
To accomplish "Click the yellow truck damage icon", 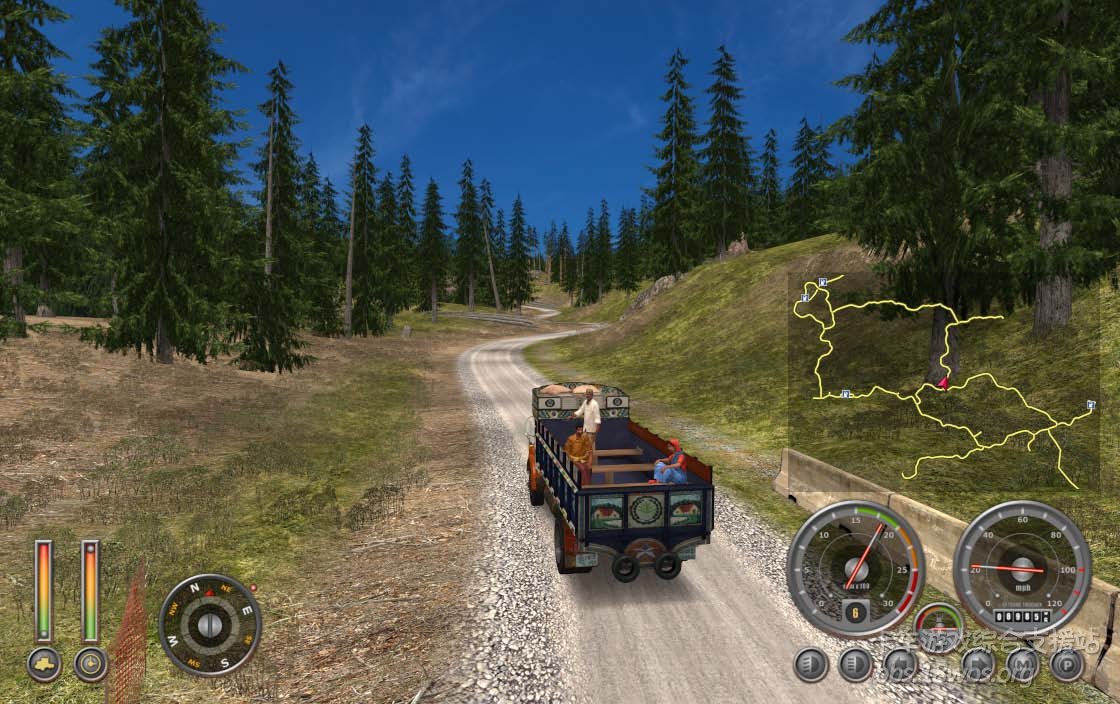I will pyautogui.click(x=44, y=664).
